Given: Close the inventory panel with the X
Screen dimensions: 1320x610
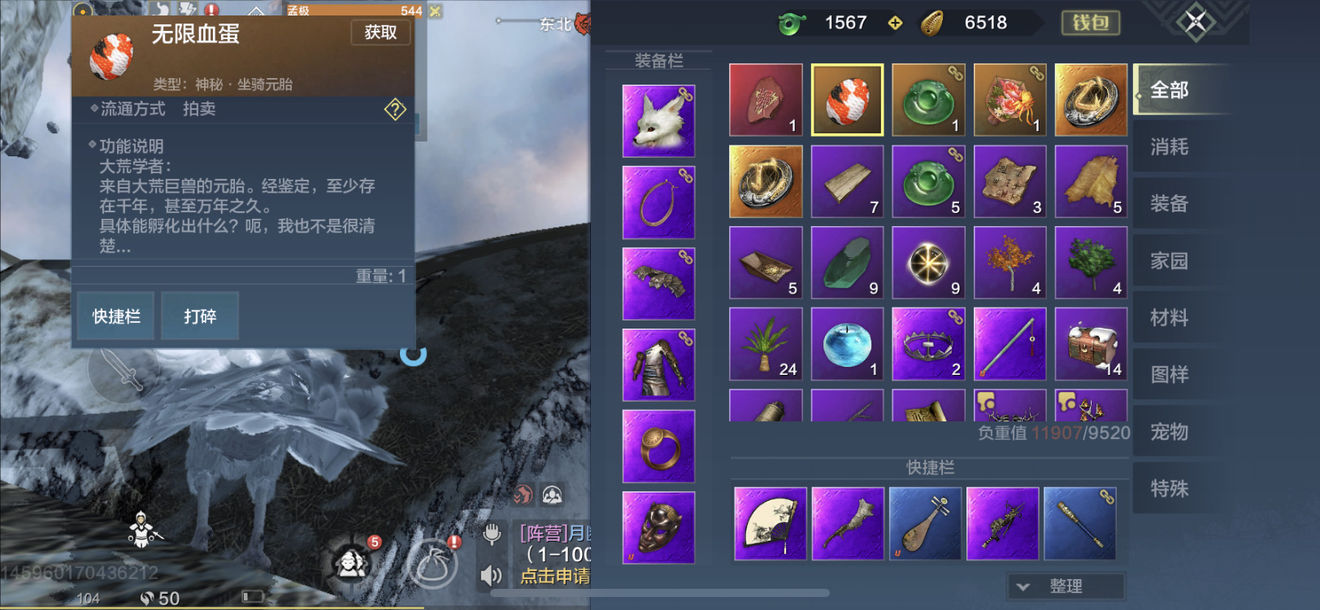Looking at the screenshot, I should tap(1195, 23).
